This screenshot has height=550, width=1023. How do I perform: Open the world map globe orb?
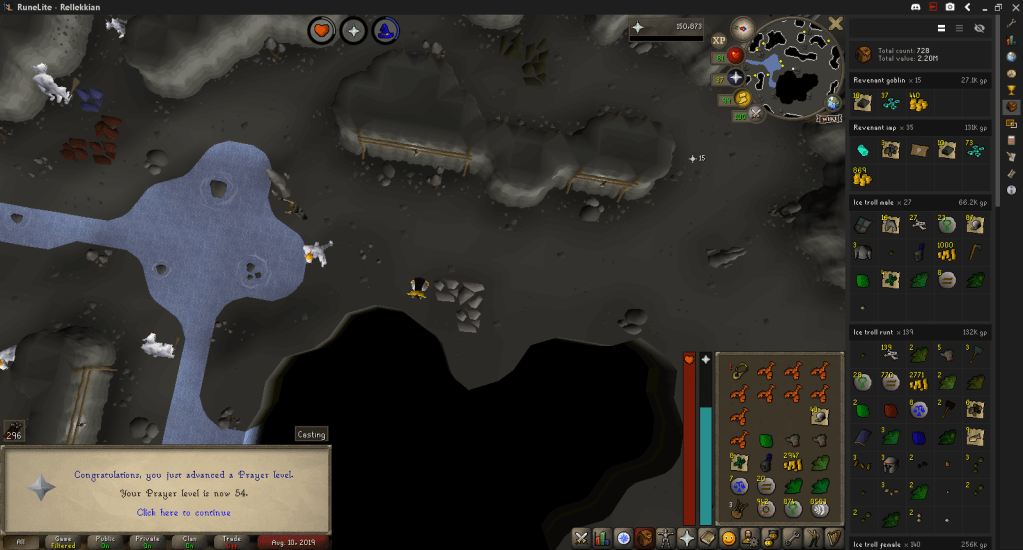point(832,102)
